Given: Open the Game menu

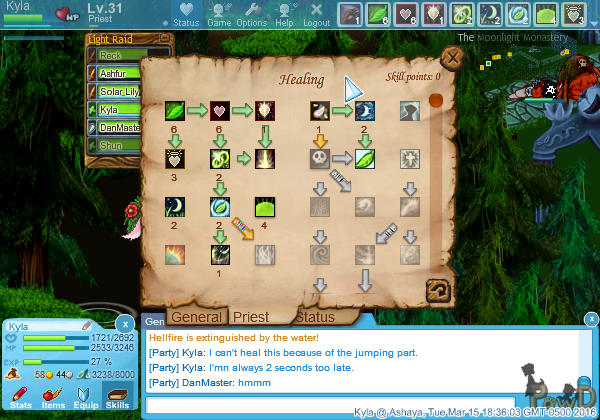Looking at the screenshot, I should 219,14.
